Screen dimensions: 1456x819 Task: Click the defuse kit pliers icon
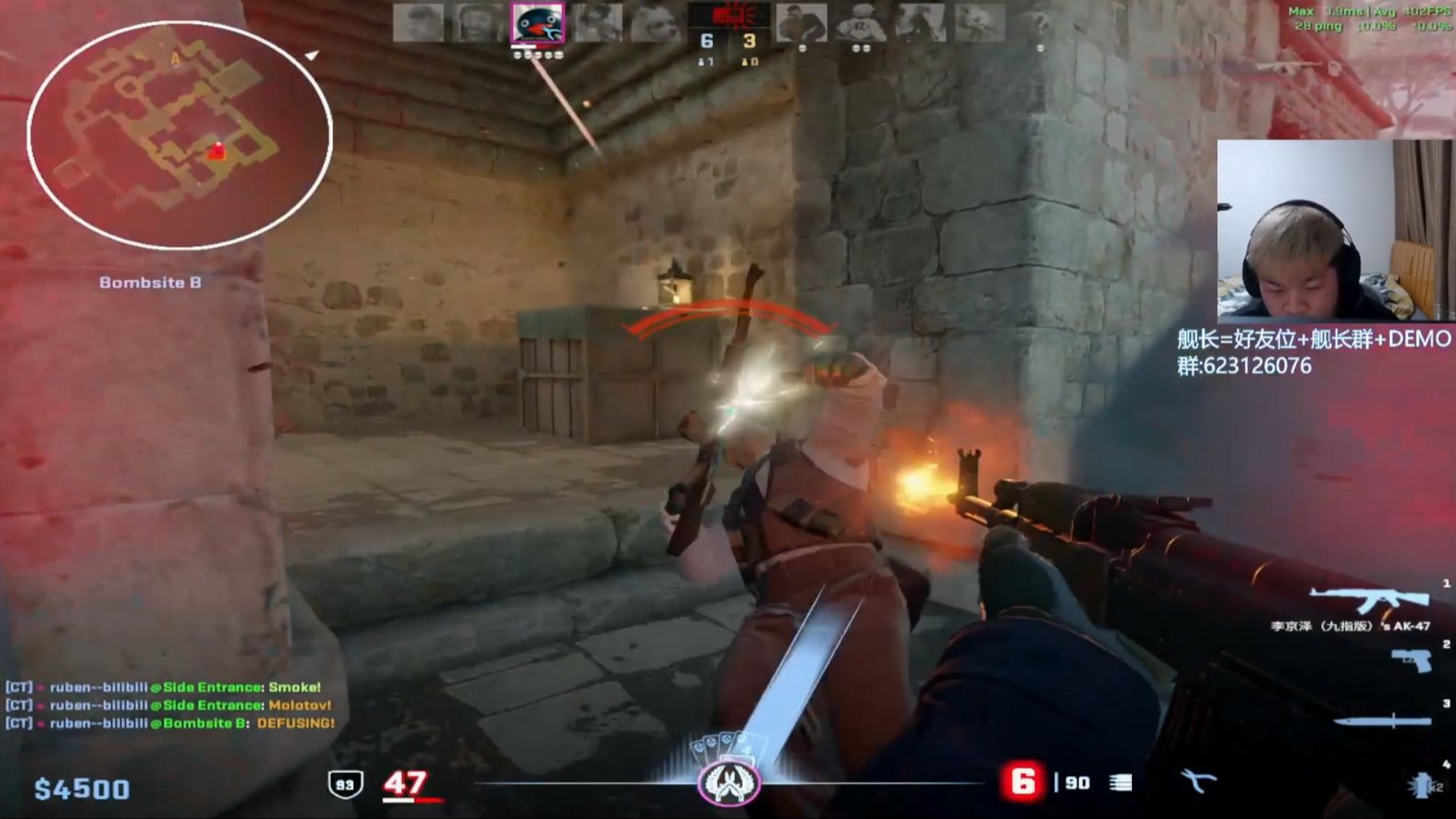[1197, 781]
